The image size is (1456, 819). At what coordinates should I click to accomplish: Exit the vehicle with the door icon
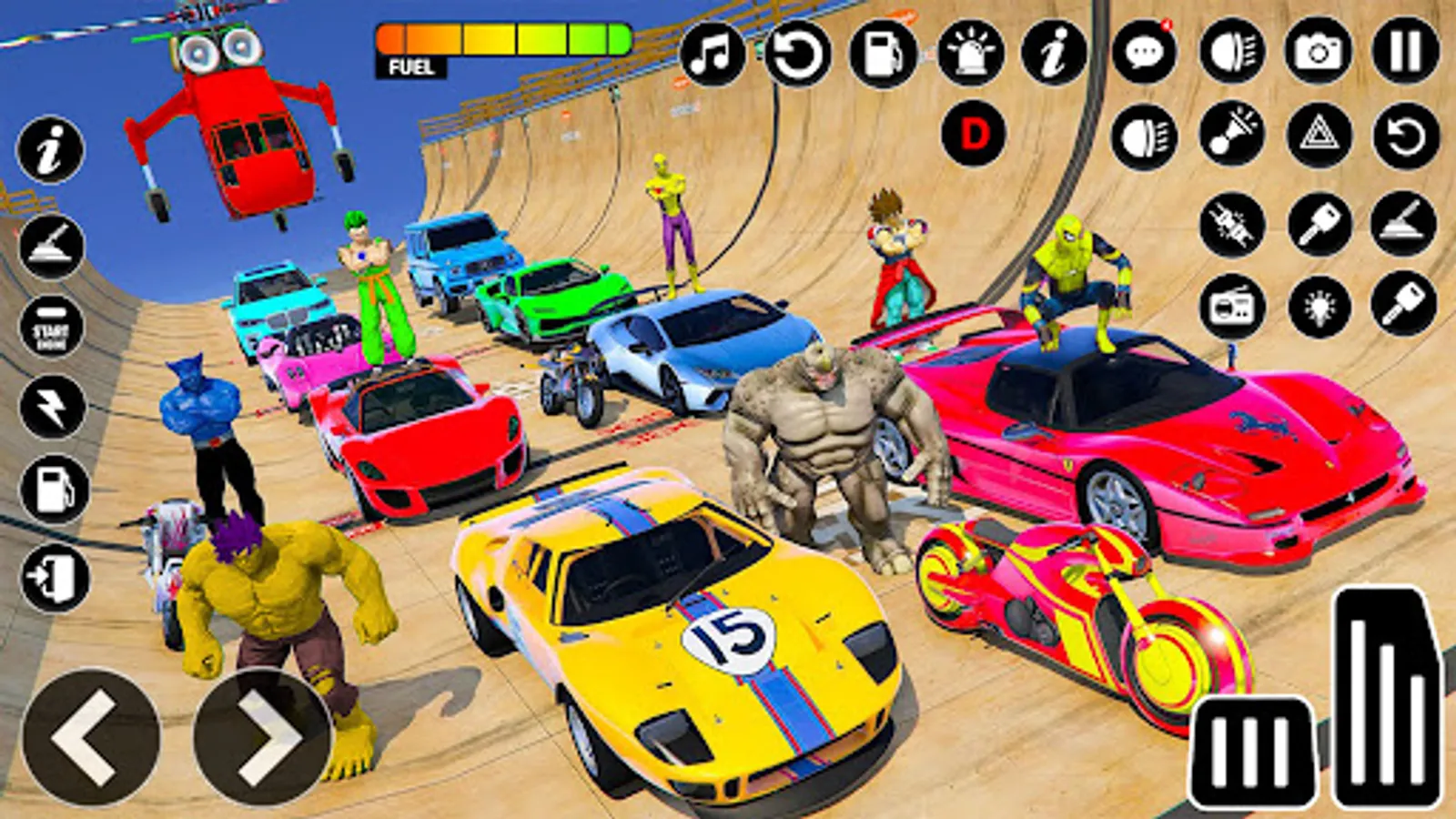pos(54,577)
